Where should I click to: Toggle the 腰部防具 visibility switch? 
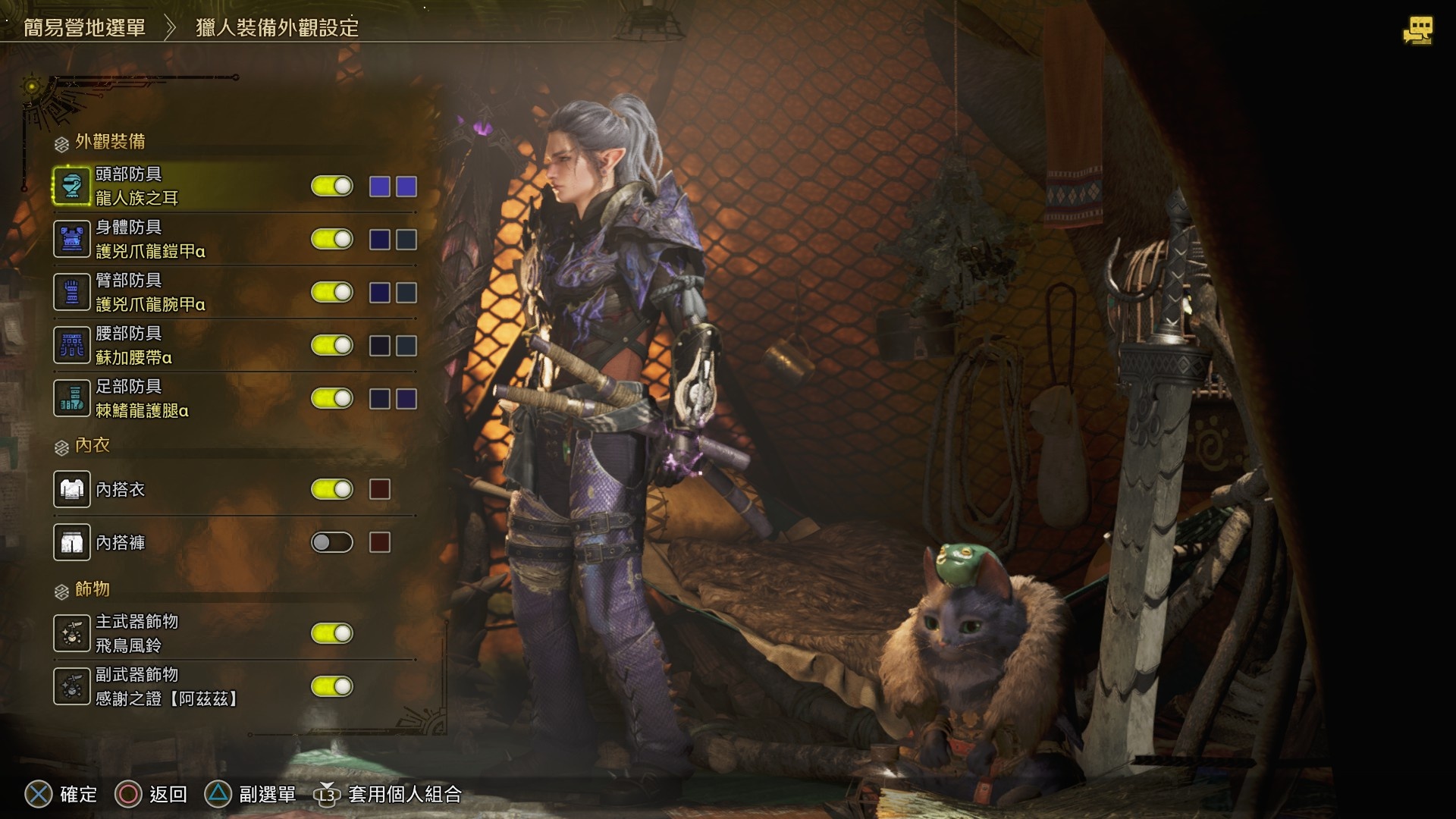[332, 346]
